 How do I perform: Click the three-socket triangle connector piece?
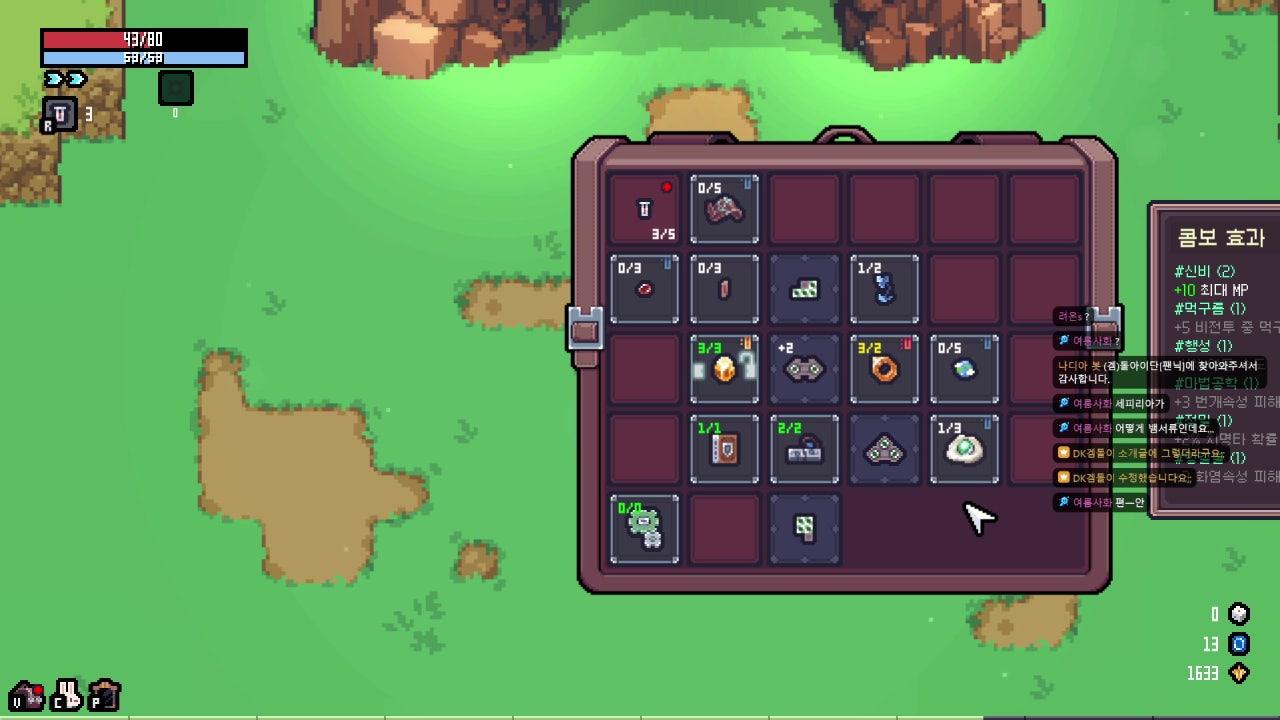coord(884,449)
